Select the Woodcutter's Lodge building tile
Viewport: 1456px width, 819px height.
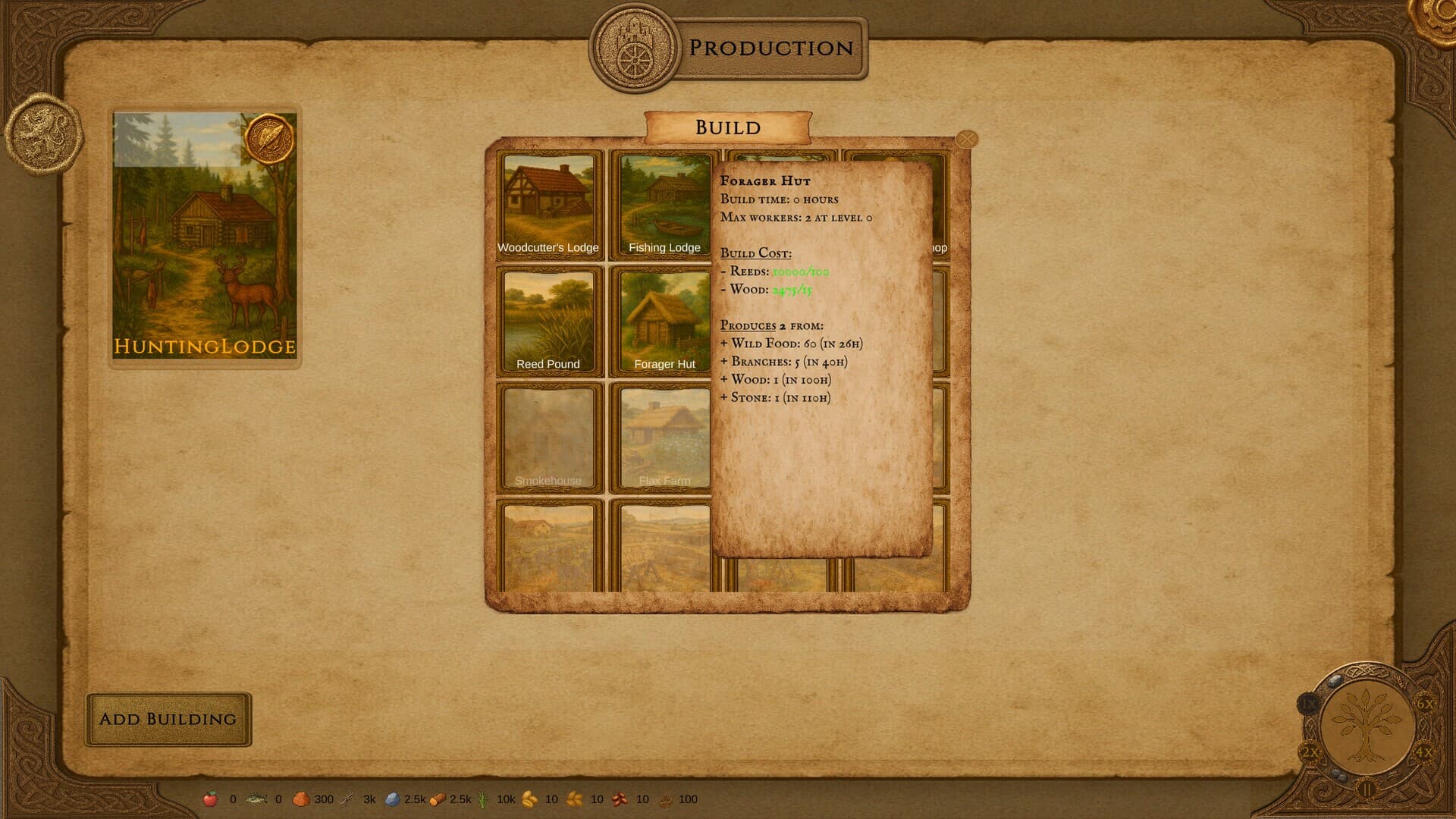click(548, 205)
